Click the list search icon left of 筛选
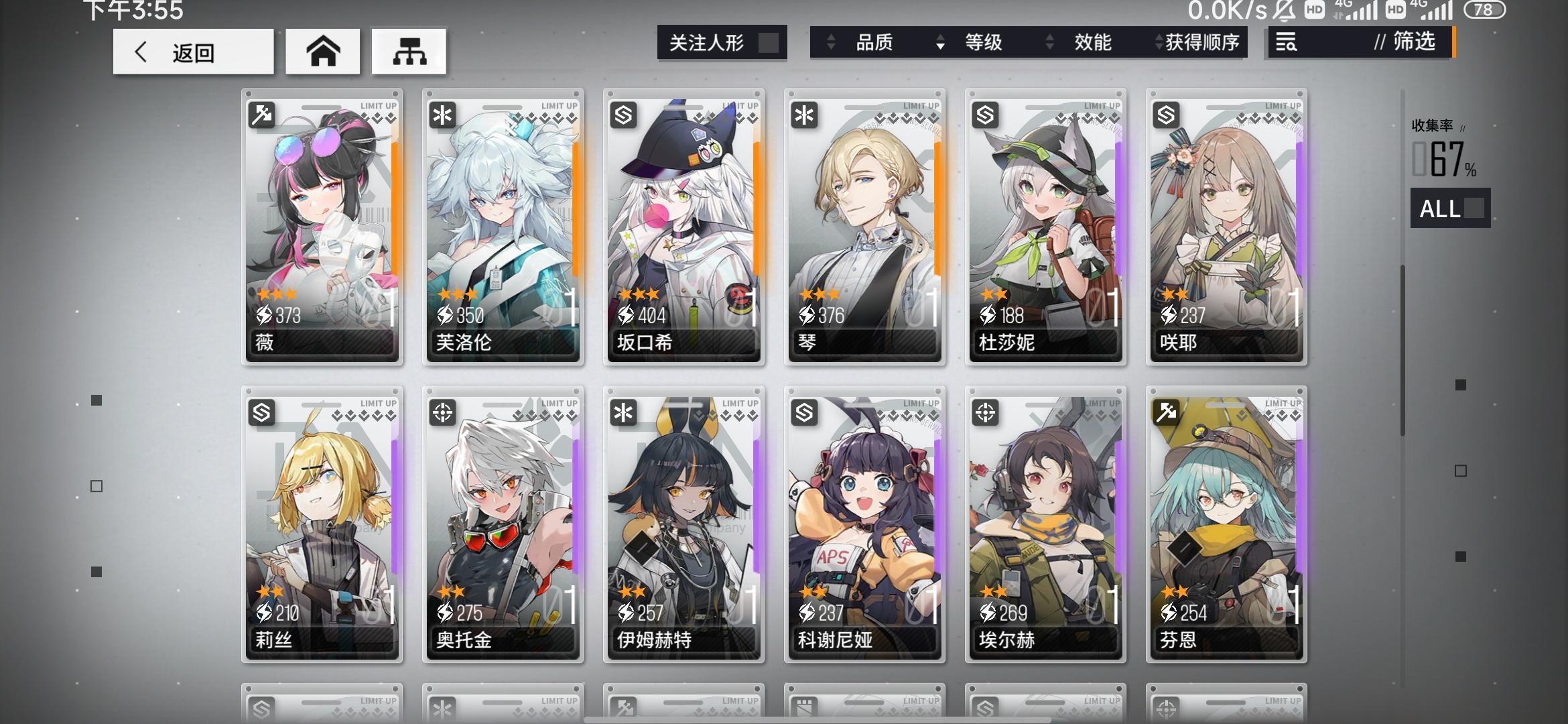The width and height of the screenshot is (1568, 724). coord(1287,43)
